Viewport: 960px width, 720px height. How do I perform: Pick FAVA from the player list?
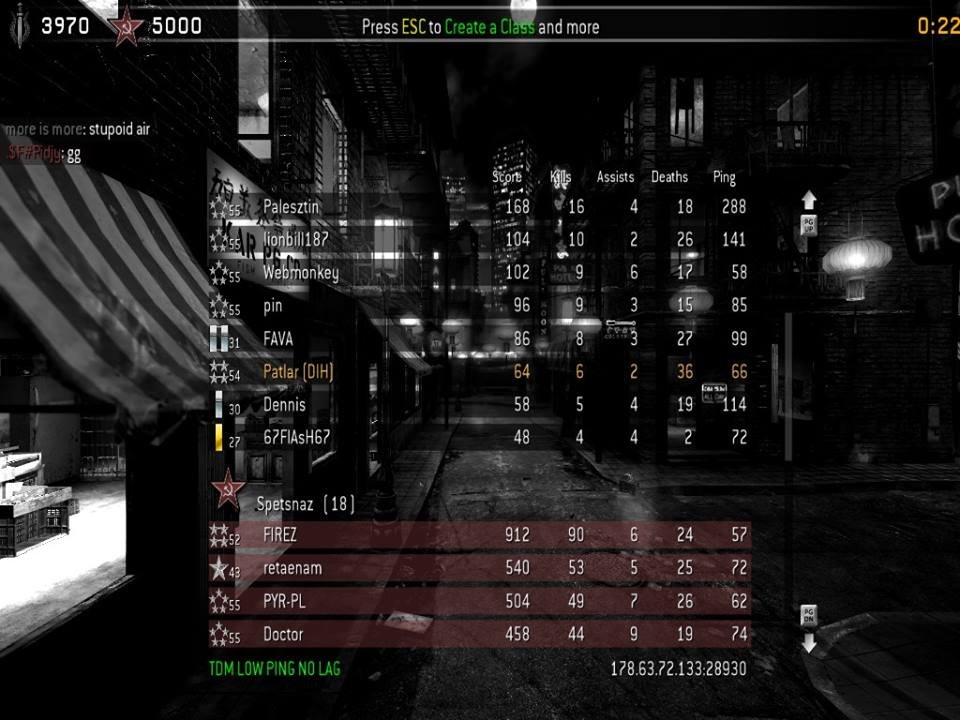click(480, 339)
